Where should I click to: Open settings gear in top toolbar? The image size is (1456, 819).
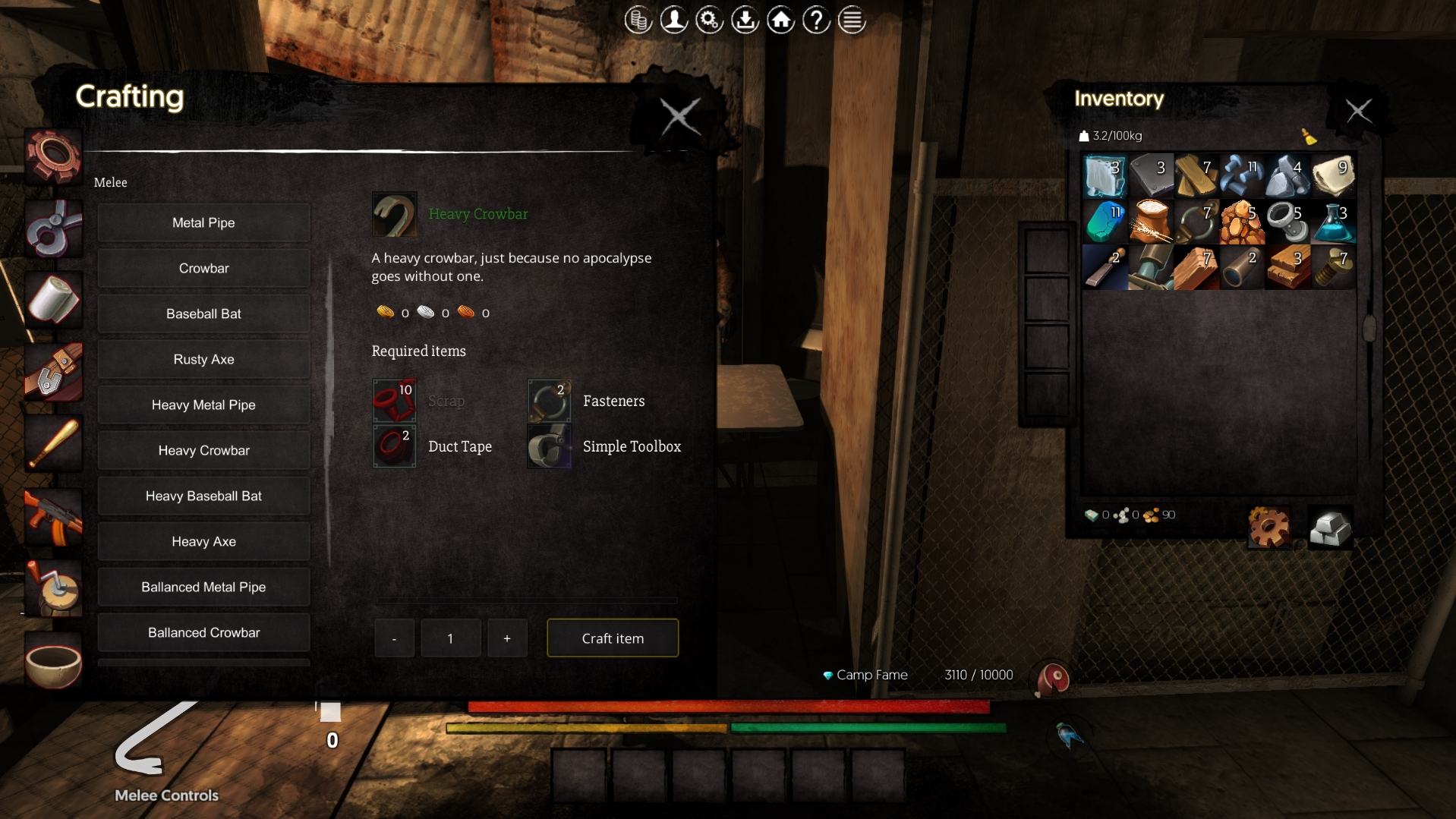point(709,20)
